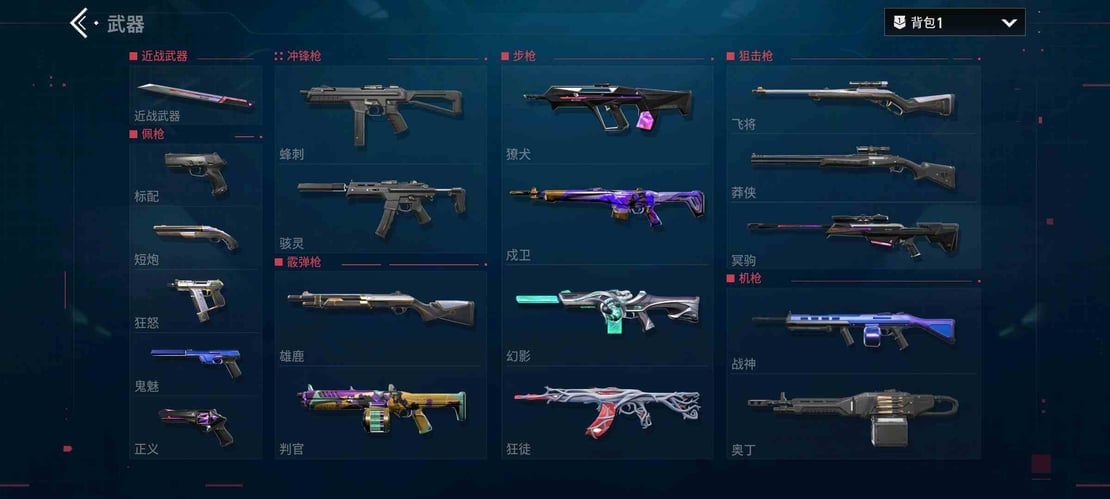Choose the purple 戍卫 rifle
1110x499 pixels.
pyautogui.click(x=607, y=208)
